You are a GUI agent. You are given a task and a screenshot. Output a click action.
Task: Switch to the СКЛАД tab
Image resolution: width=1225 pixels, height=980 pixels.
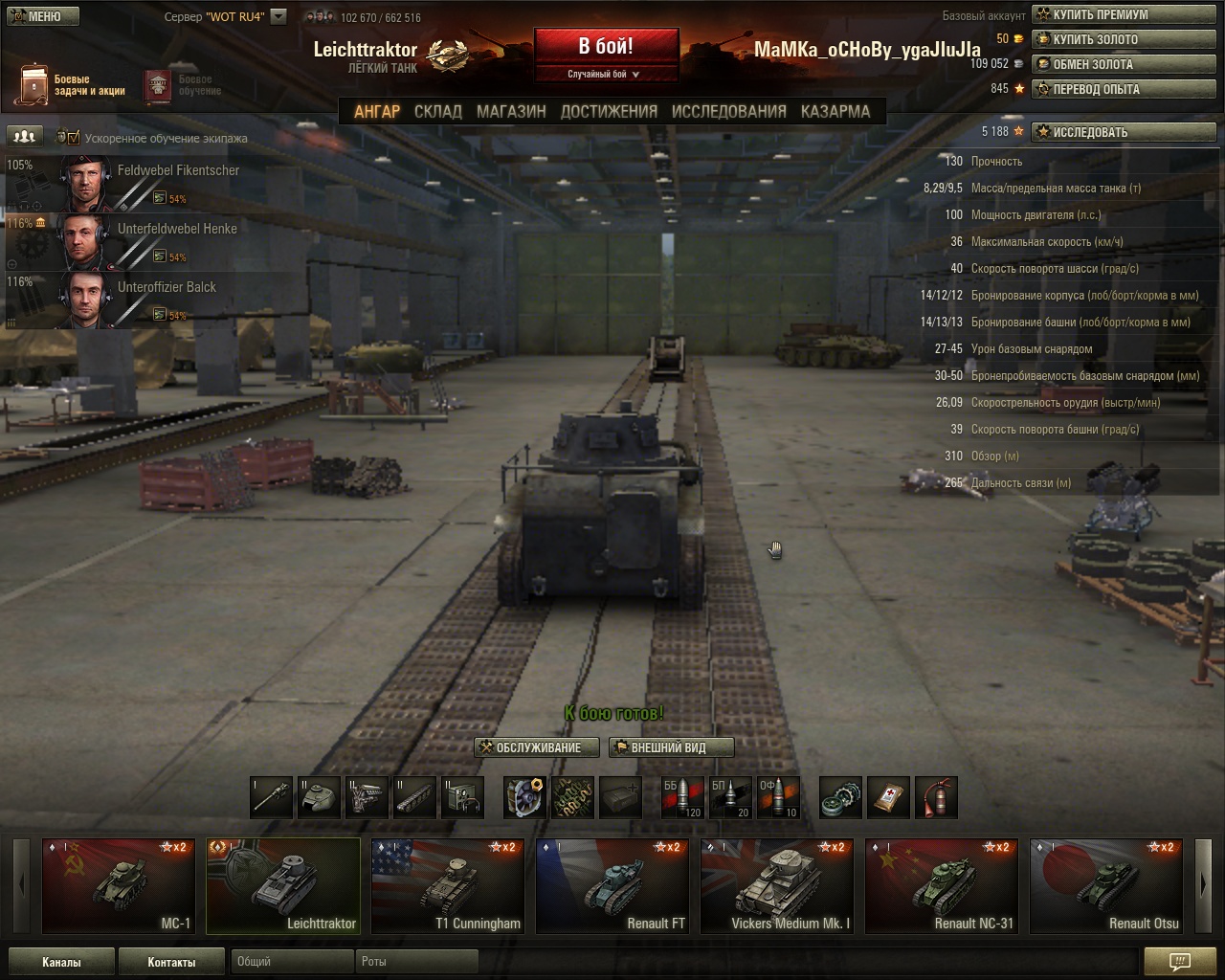pos(438,111)
